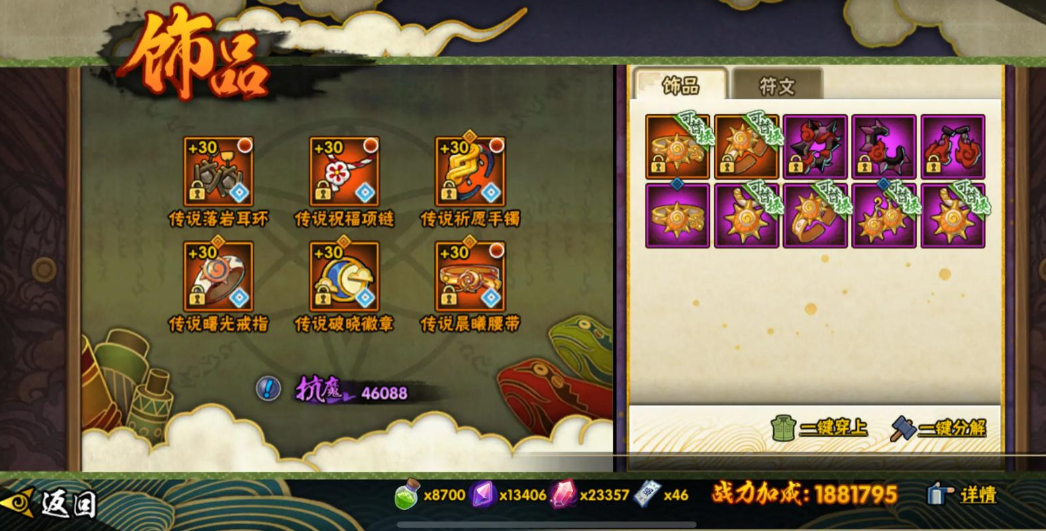
Task: Switch to the 符文 tab
Action: tap(776, 86)
